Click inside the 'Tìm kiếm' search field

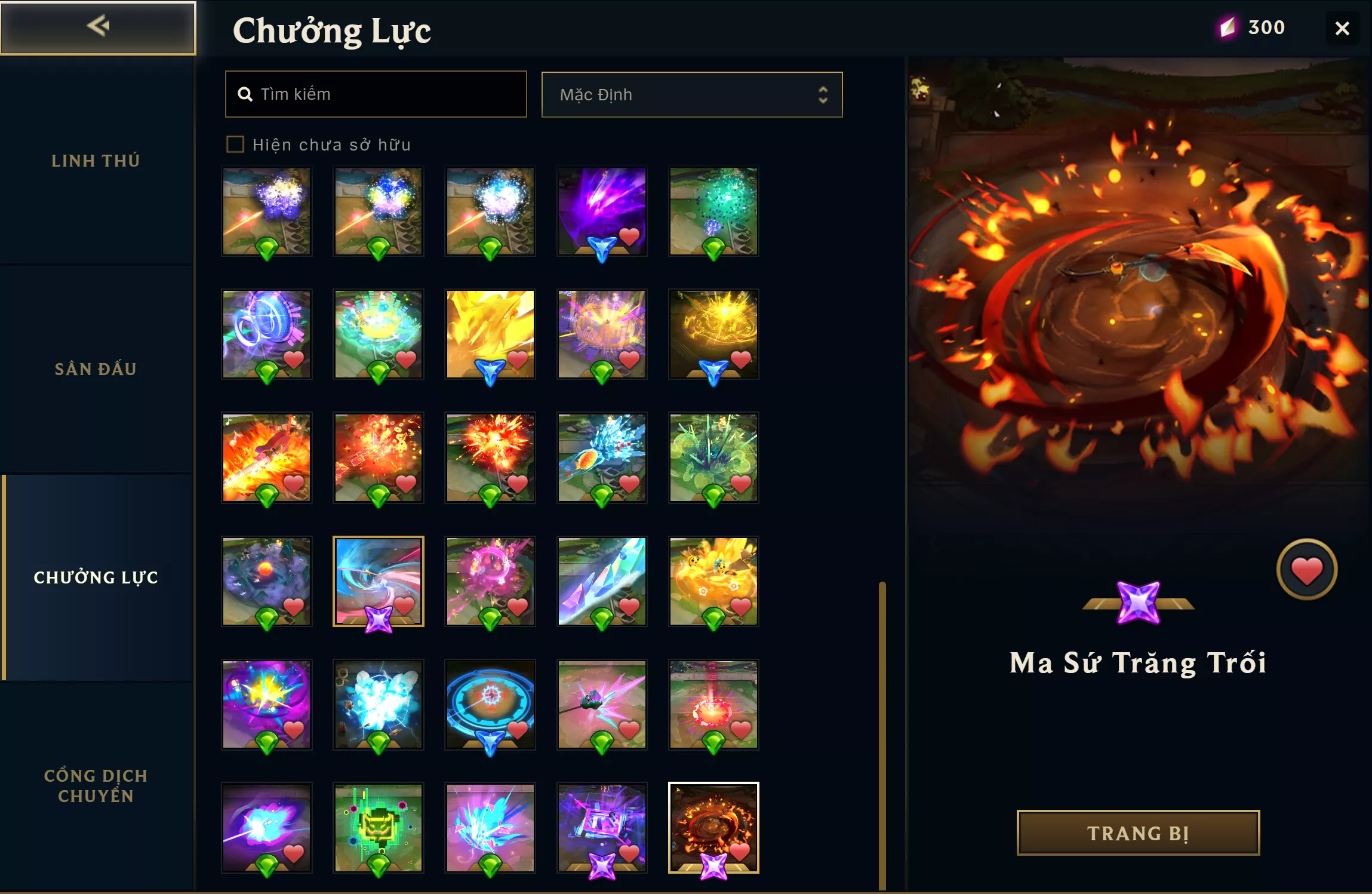376,94
